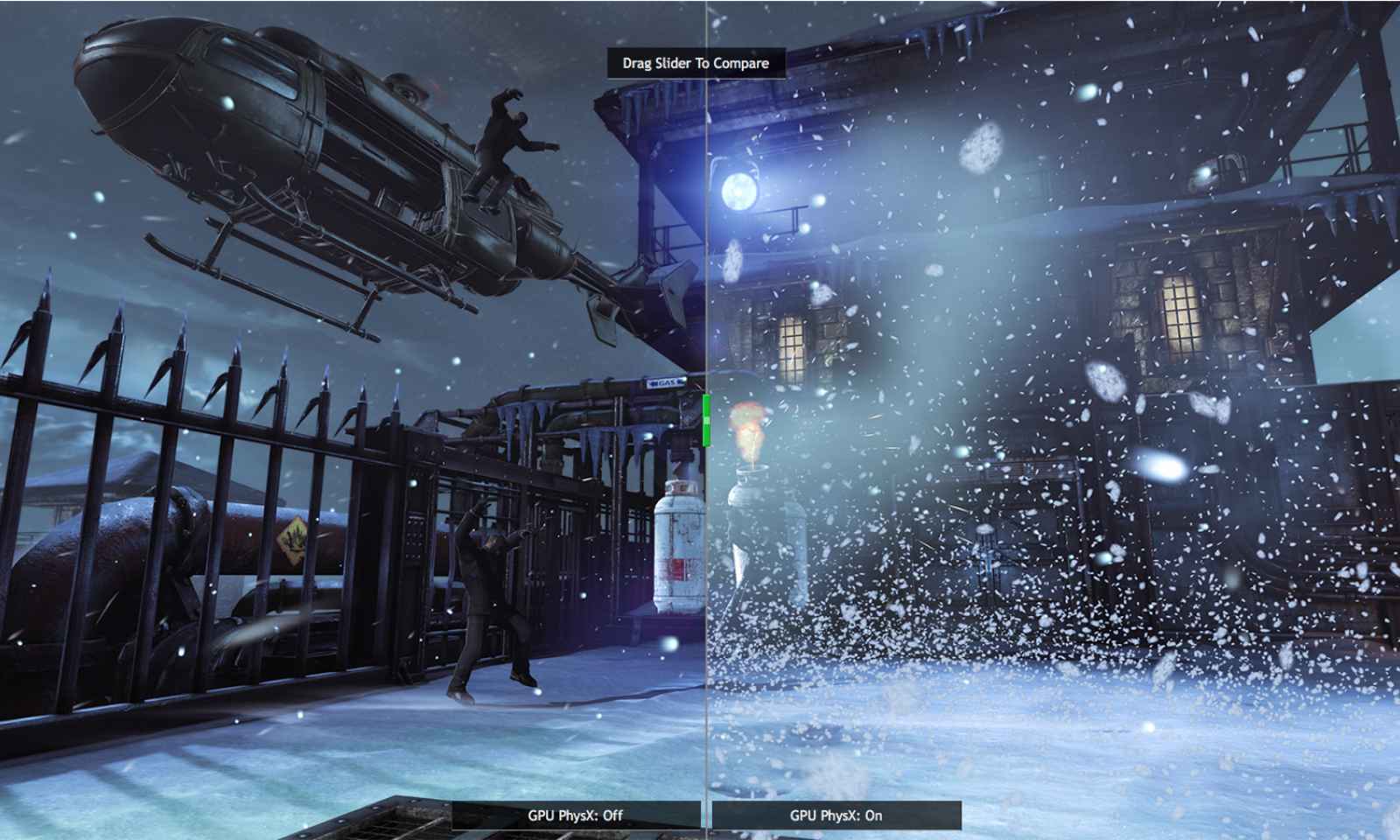Image resolution: width=1400 pixels, height=840 pixels.
Task: Click the Drag Slider To Compare label
Action: [x=696, y=63]
